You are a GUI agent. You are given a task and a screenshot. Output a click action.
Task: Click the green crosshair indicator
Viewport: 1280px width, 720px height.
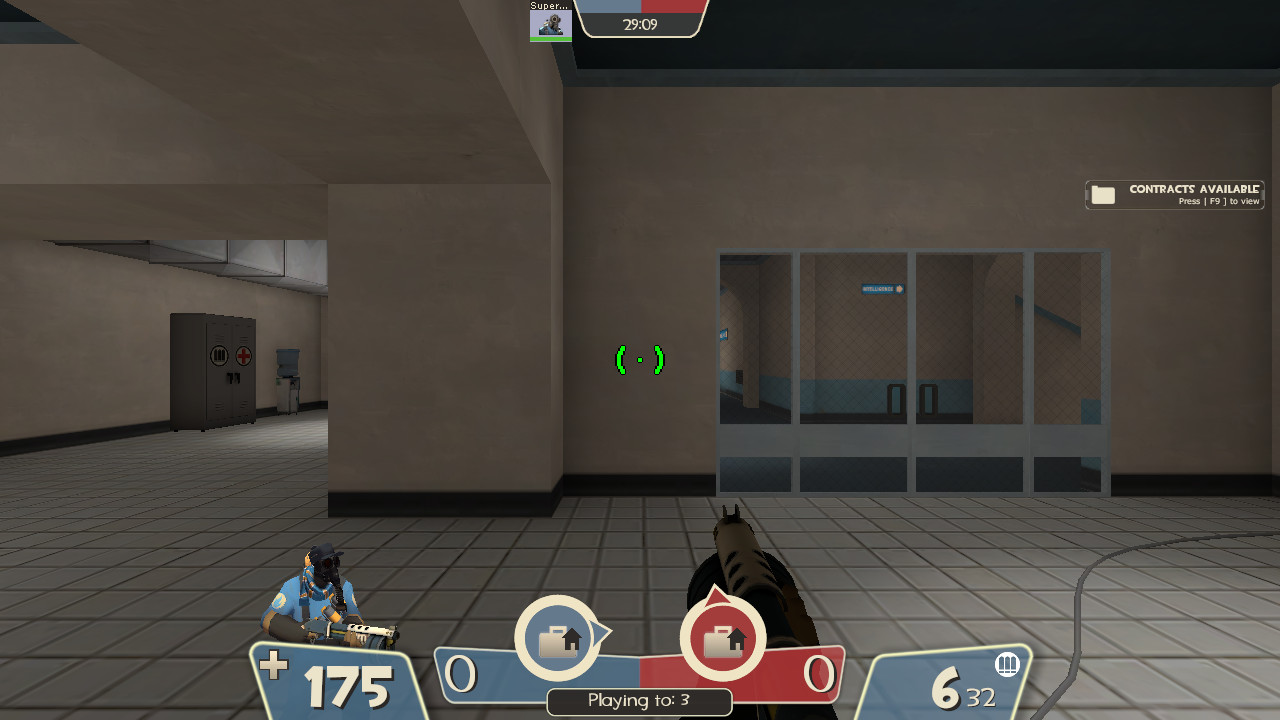(x=640, y=359)
